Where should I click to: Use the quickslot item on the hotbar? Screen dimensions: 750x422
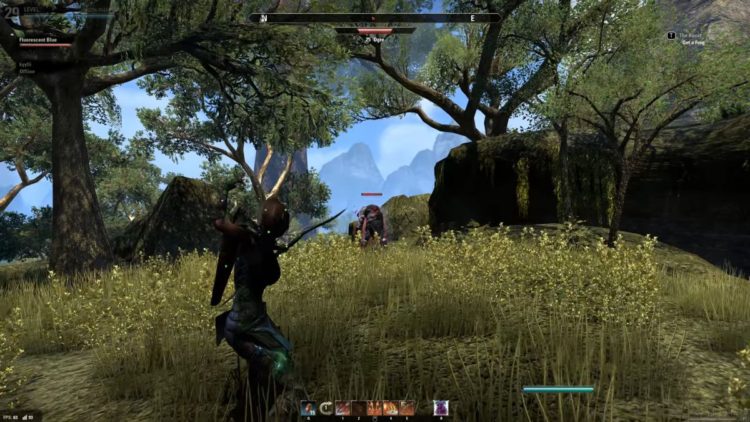[308, 407]
